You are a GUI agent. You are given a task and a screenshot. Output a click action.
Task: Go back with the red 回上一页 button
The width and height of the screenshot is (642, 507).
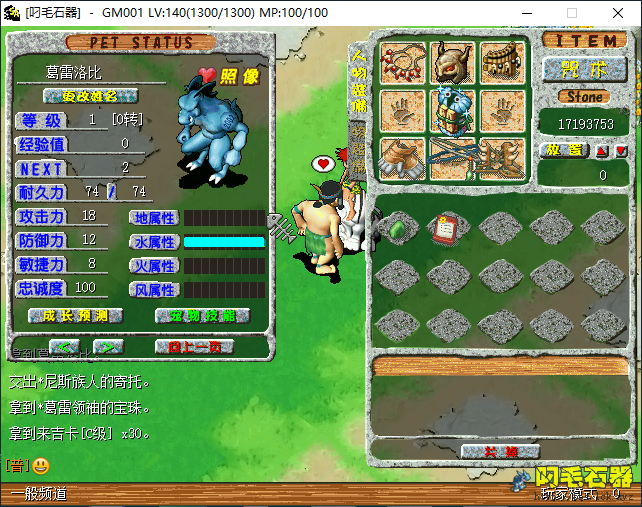pos(193,346)
